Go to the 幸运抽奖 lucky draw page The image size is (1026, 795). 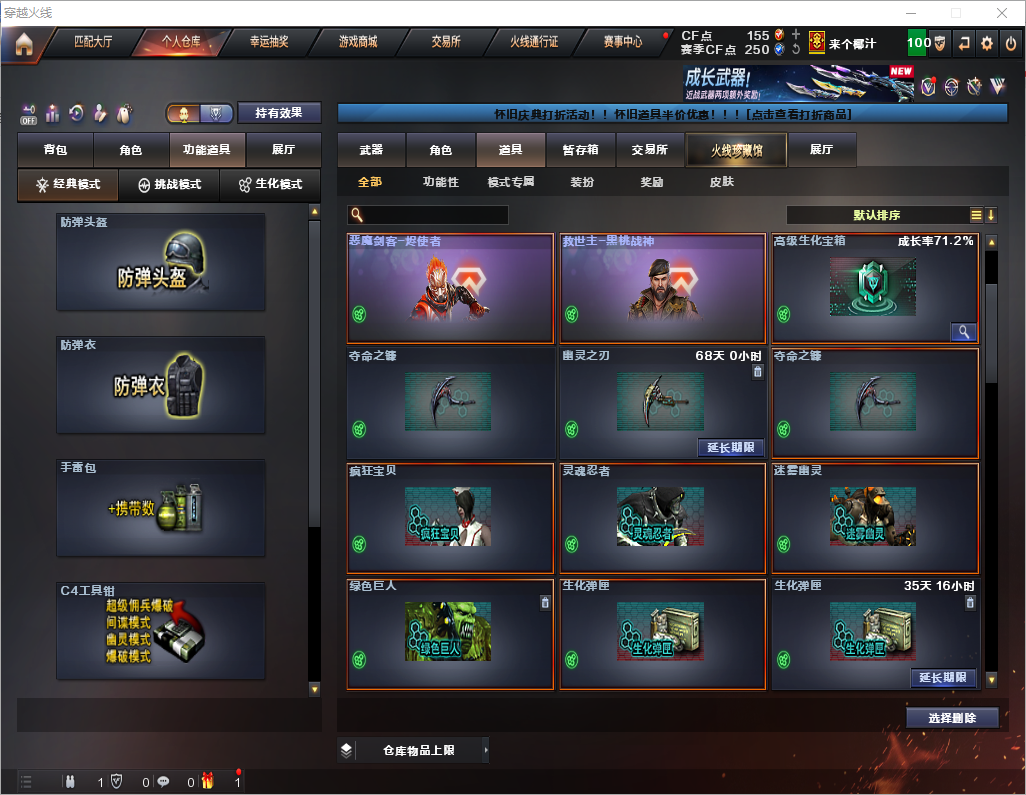tap(268, 42)
